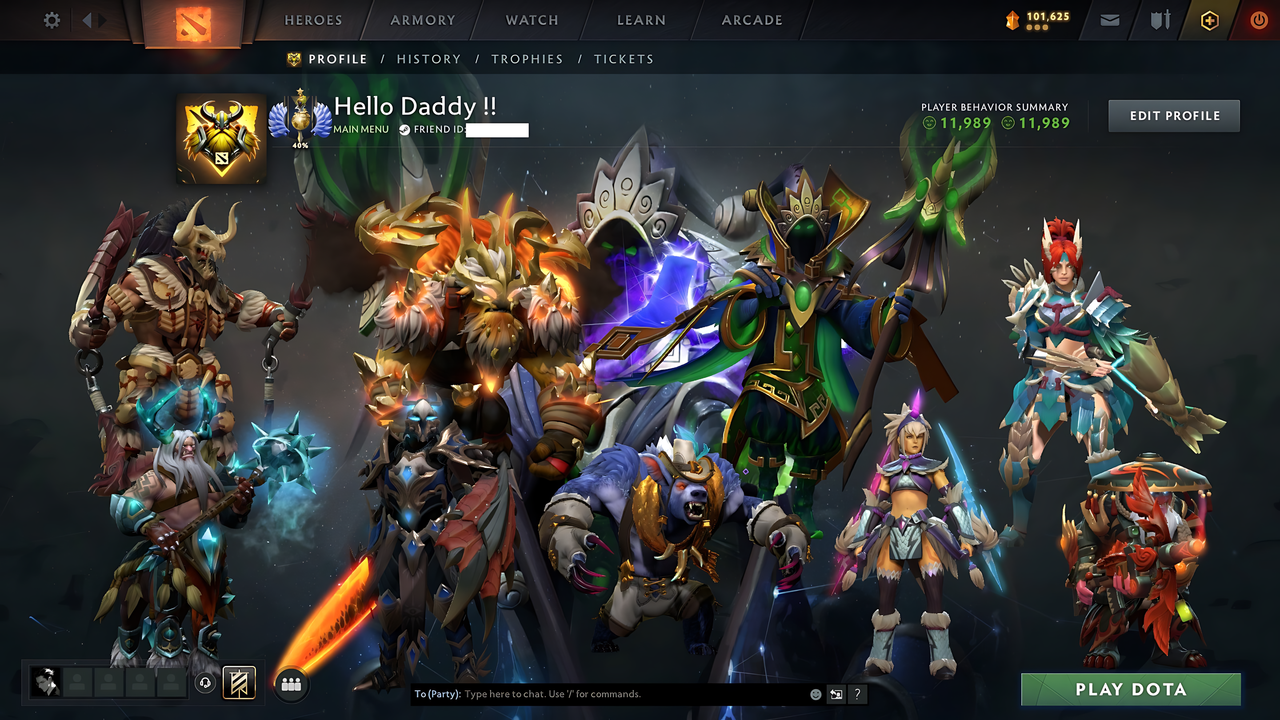Open the Dota 2 settings gear
Image resolution: width=1280 pixels, height=720 pixels.
[50, 19]
